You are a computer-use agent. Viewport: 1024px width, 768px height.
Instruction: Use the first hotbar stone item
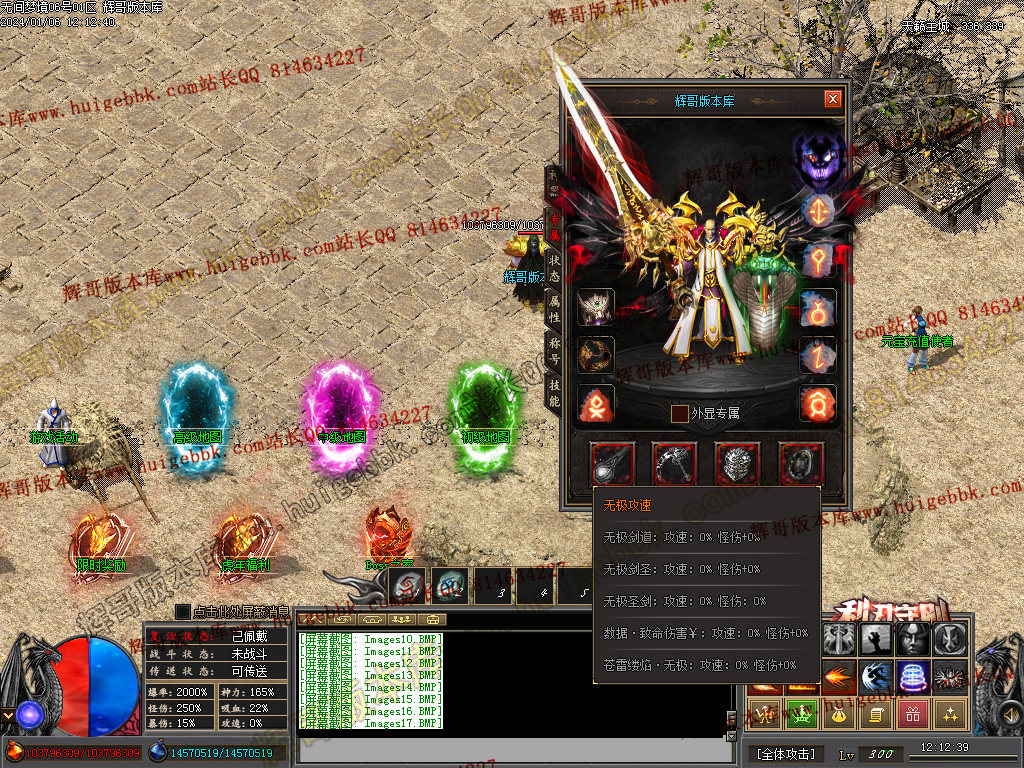click(x=408, y=583)
